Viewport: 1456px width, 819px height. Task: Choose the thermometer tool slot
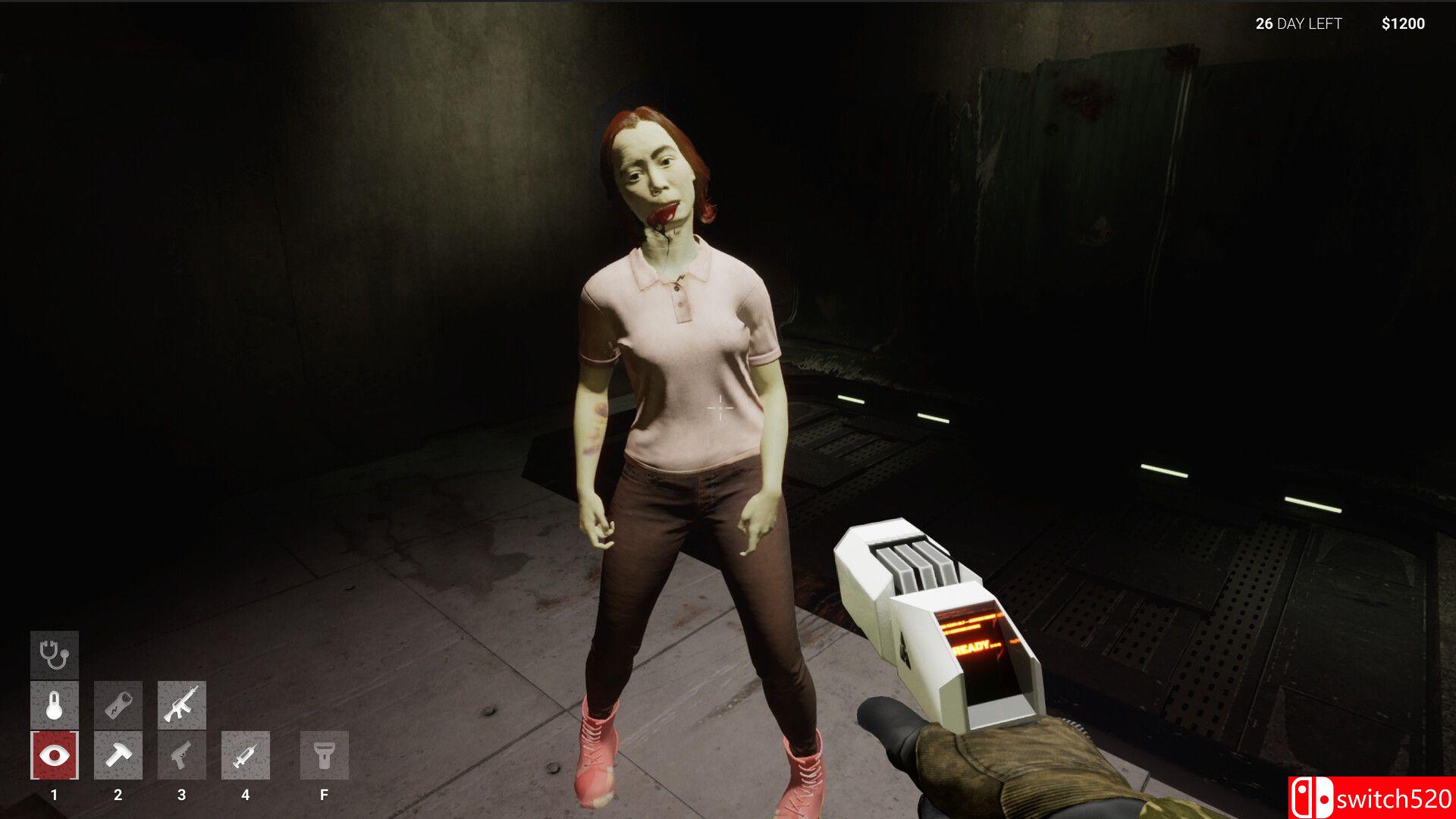click(54, 705)
